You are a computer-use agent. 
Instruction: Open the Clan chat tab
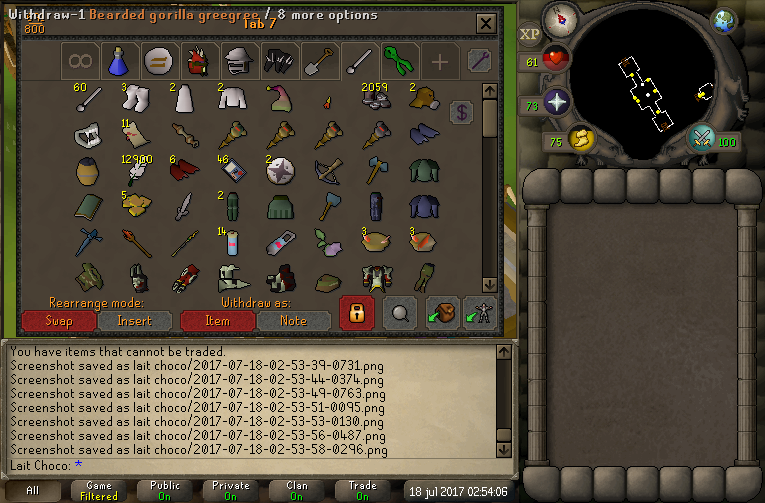pos(297,490)
